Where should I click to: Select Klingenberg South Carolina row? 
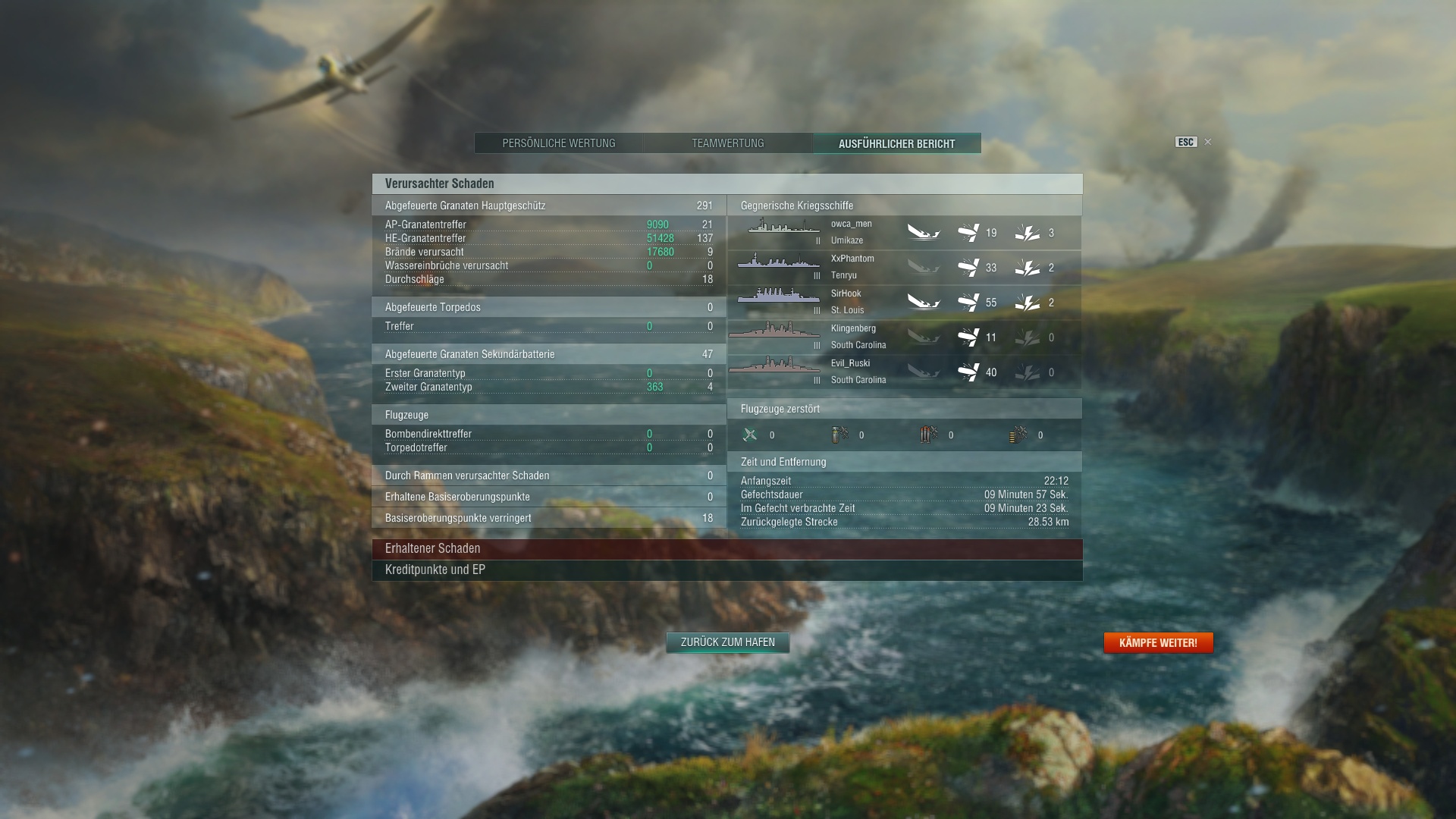(904, 337)
